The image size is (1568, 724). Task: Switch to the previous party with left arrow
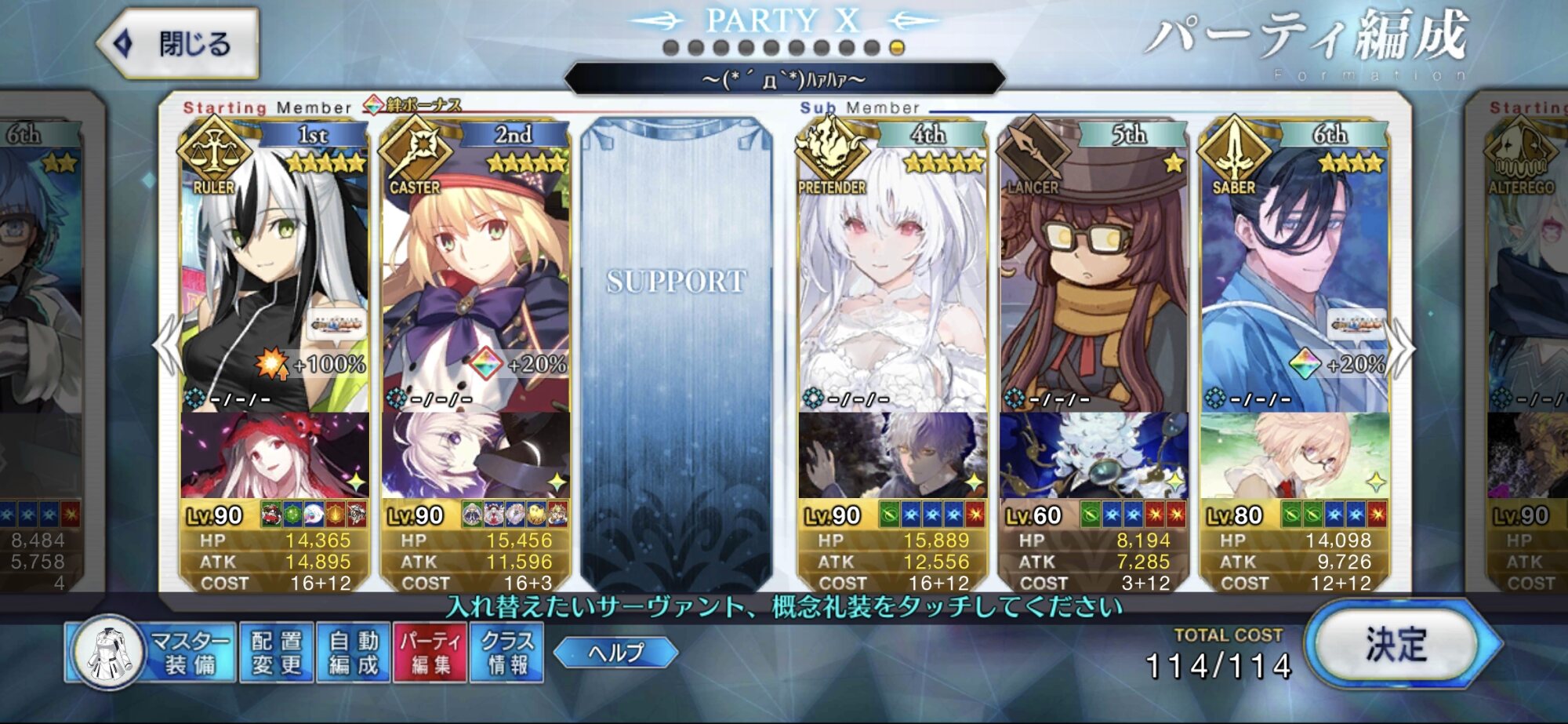coord(167,347)
